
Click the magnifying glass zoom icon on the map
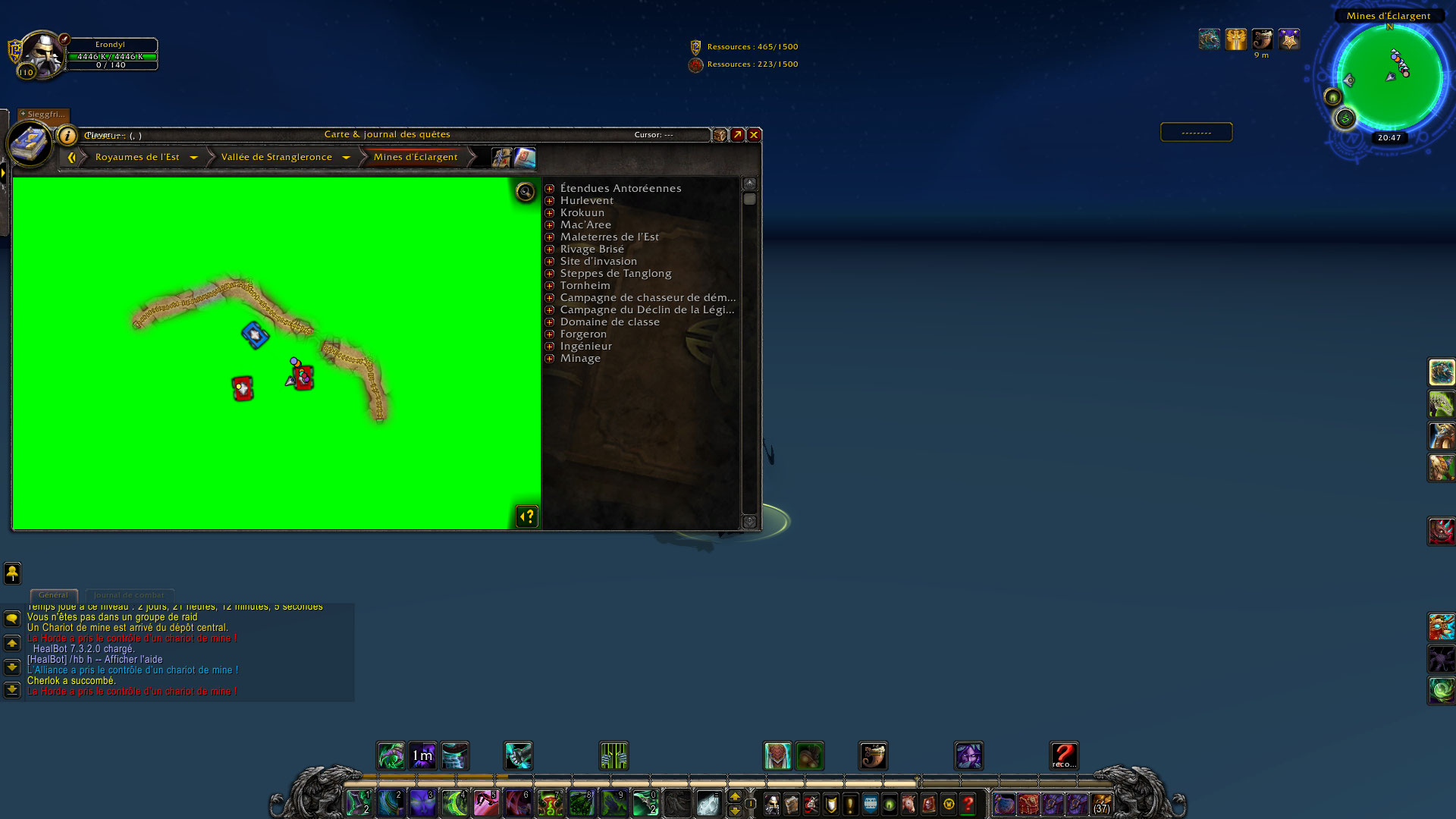[x=526, y=192]
